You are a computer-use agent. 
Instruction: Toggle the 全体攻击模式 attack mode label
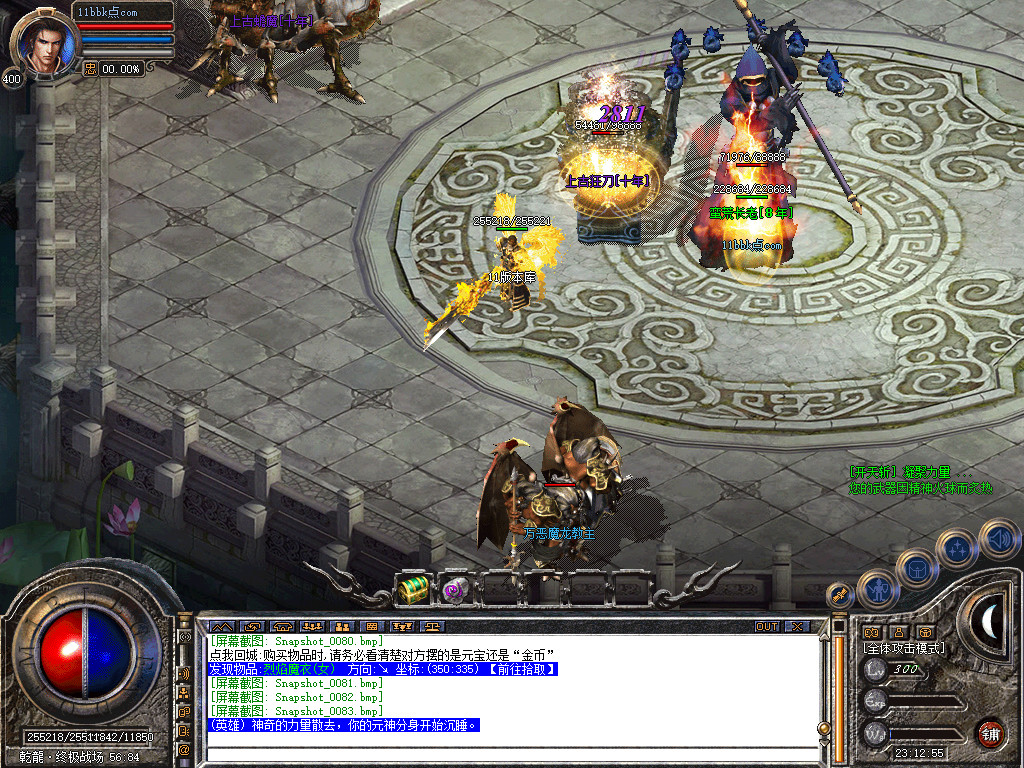(904, 648)
